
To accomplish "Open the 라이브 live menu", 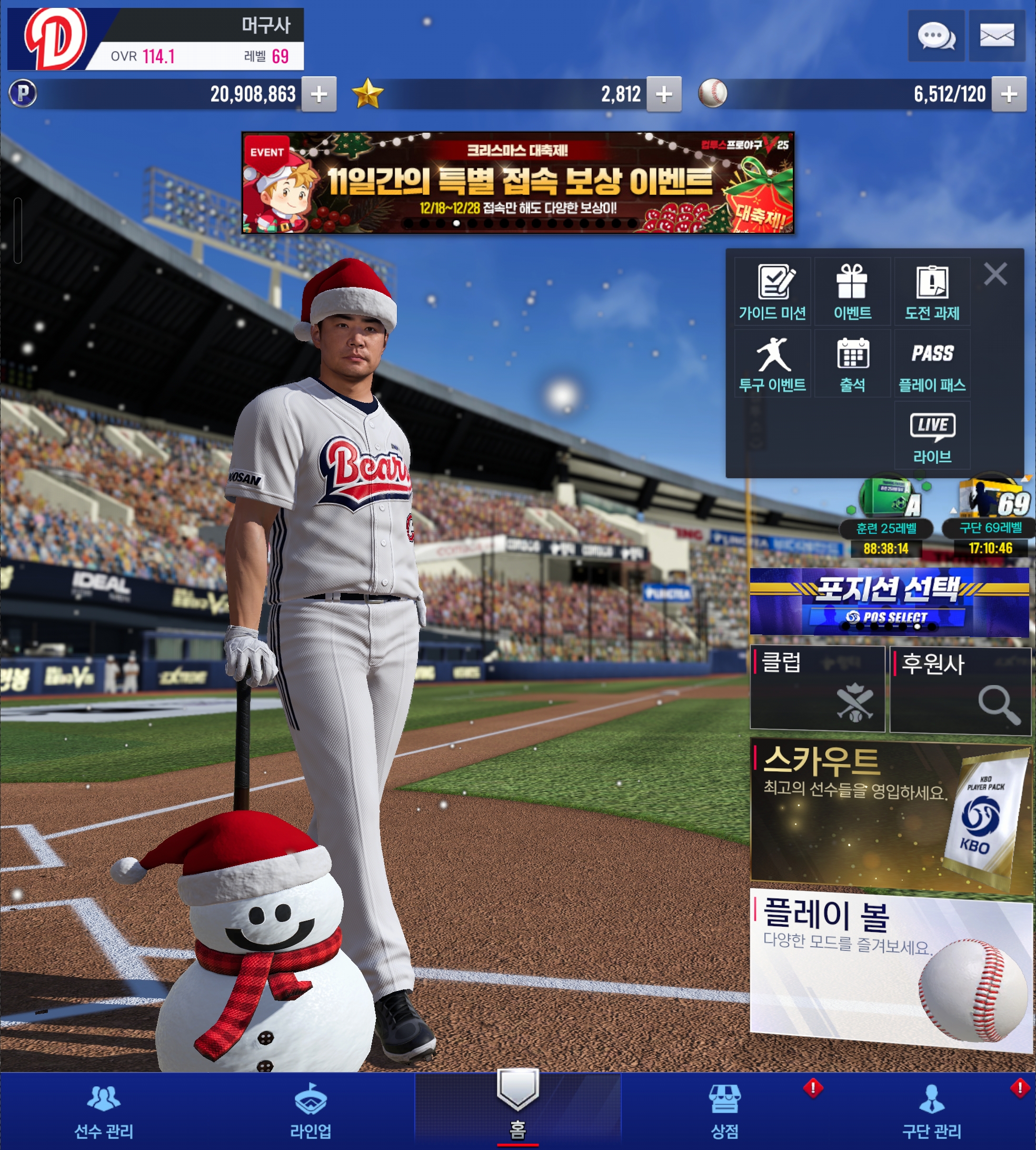I will coord(932,437).
